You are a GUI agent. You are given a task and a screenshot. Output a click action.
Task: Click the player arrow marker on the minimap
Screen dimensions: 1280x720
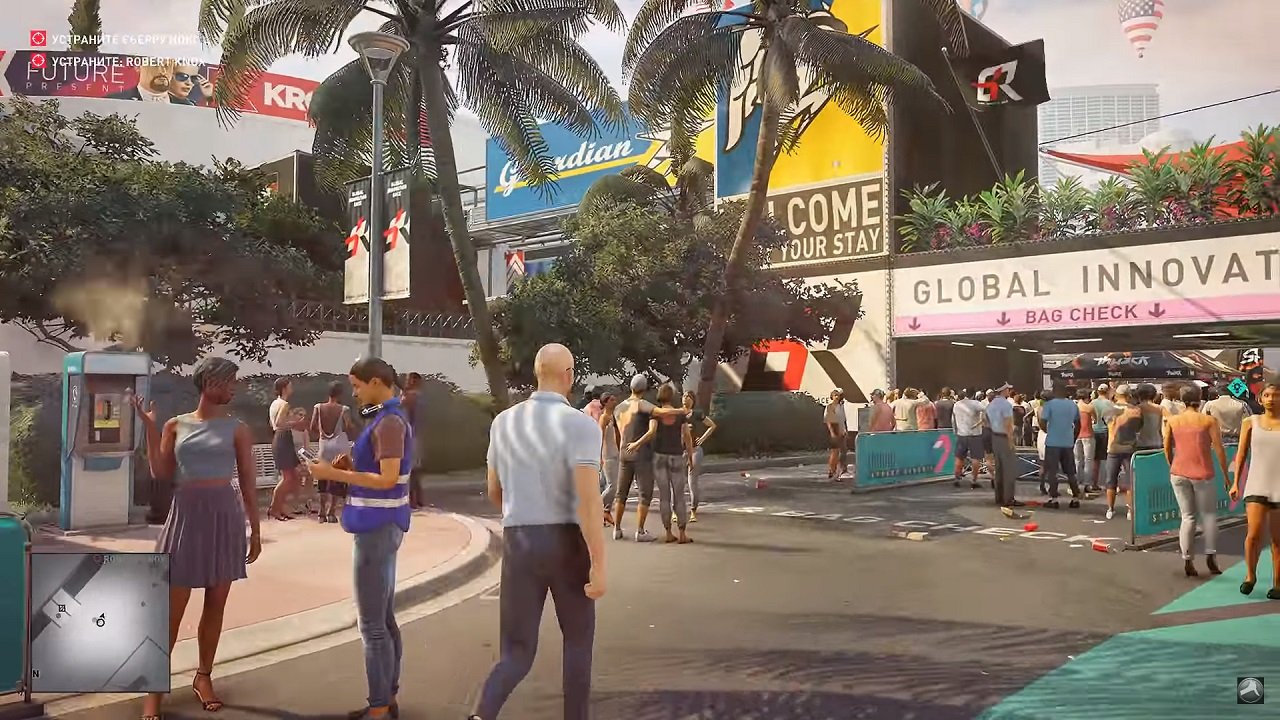pyautogui.click(x=100, y=620)
